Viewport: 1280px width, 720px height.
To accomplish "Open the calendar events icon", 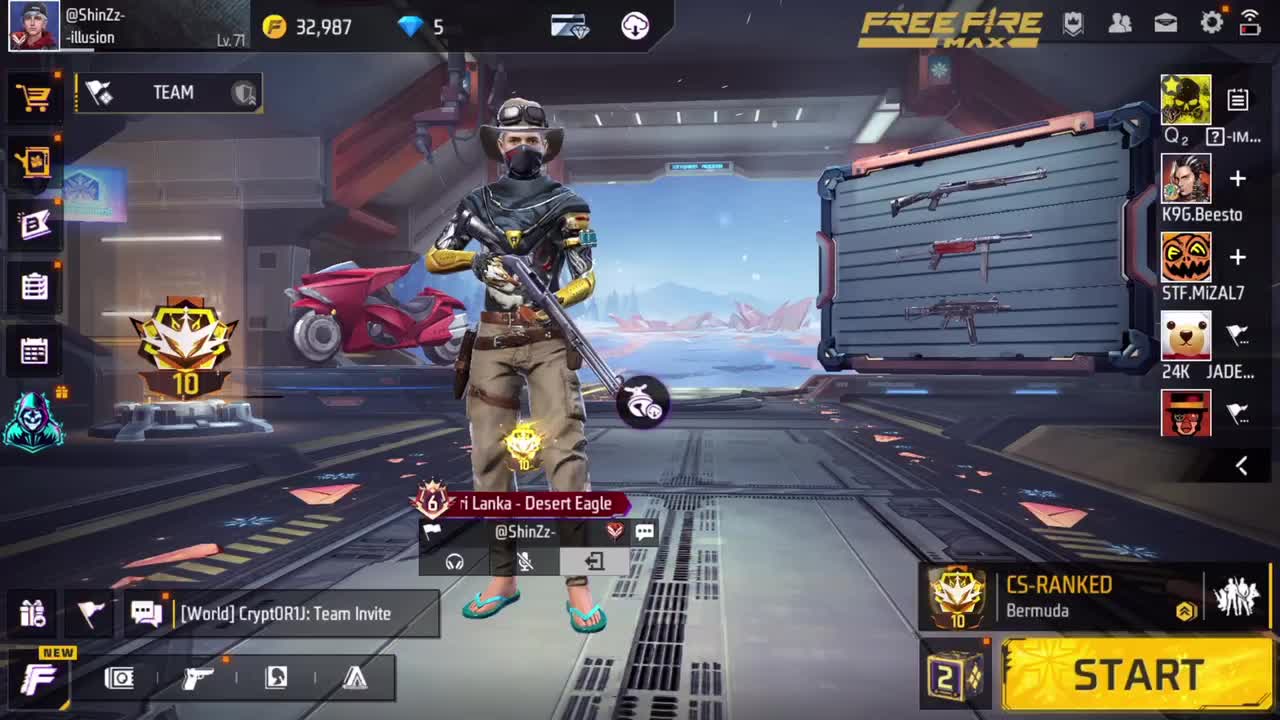I will (x=34, y=351).
